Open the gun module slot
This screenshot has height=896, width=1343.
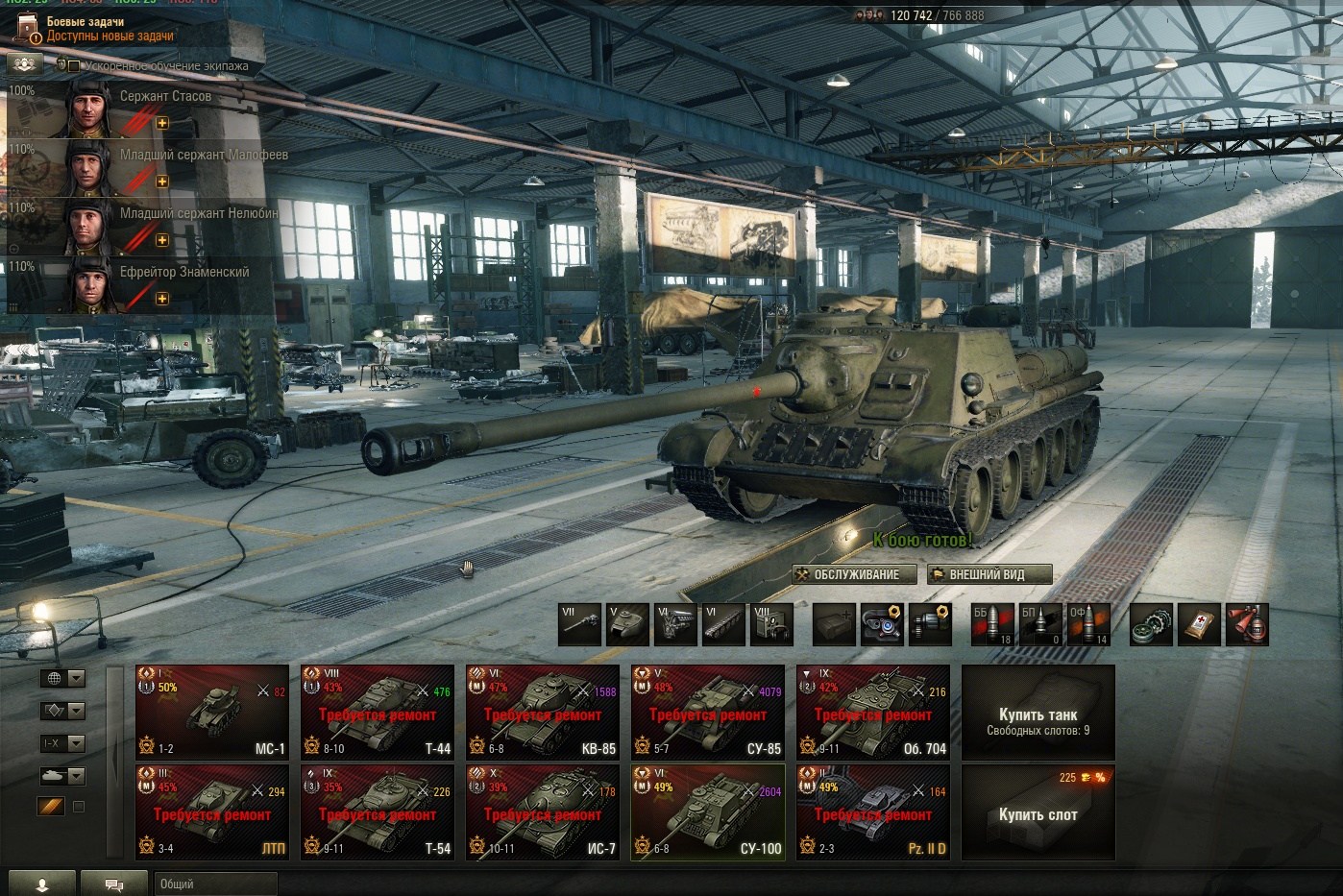(580, 624)
